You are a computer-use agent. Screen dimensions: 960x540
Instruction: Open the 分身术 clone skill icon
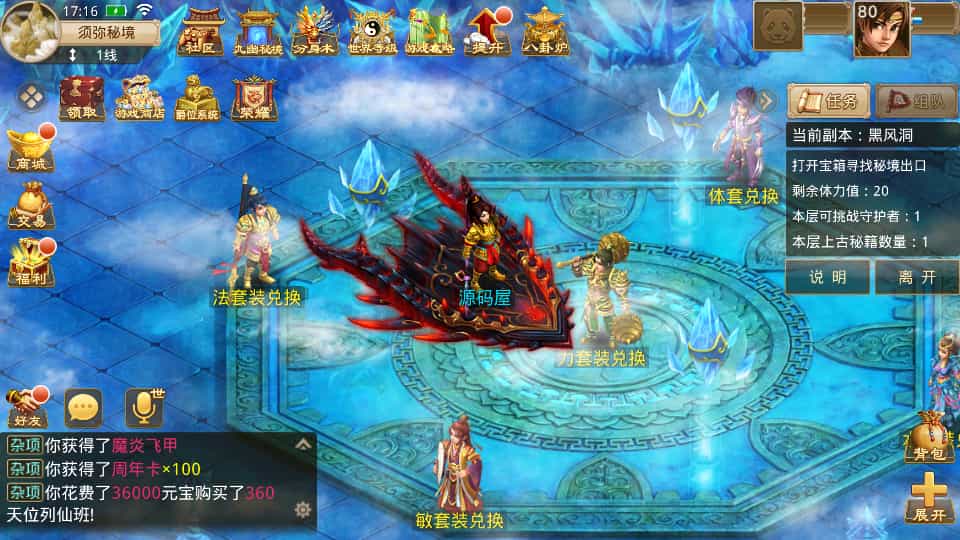[313, 32]
